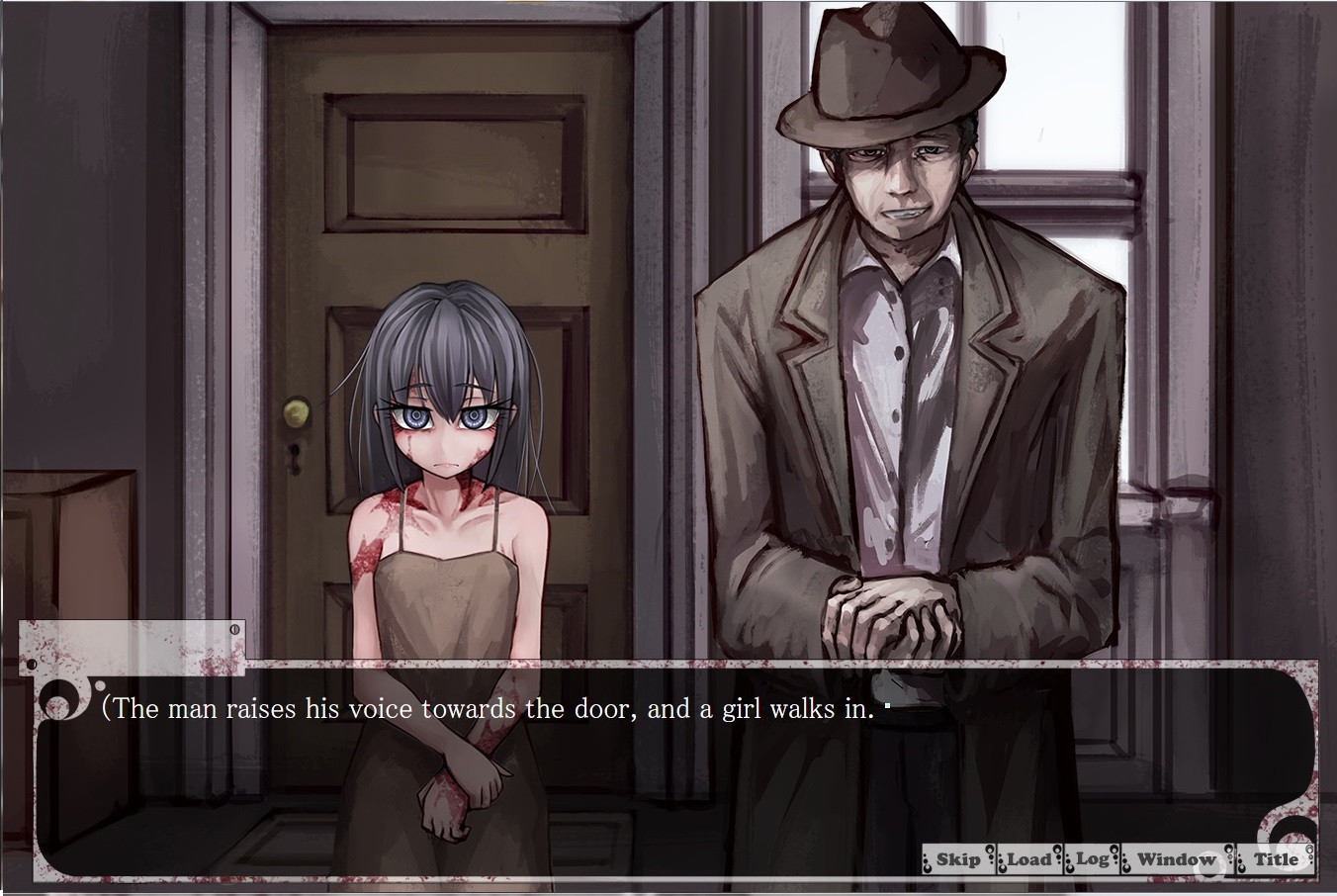Return to the Title screen
Viewport: 1337px width, 896px height.
pos(1276,859)
